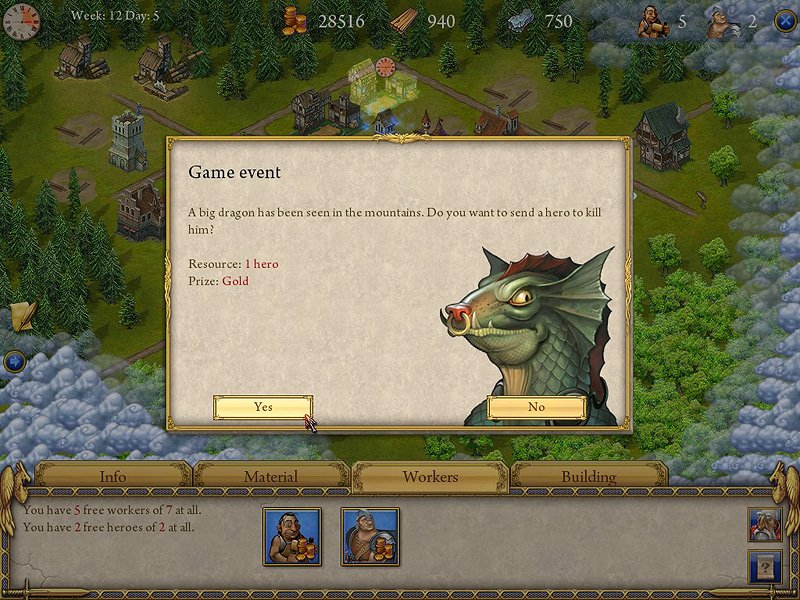Click the clock icon beside the week counter
This screenshot has width=800, height=600.
[x=20, y=20]
